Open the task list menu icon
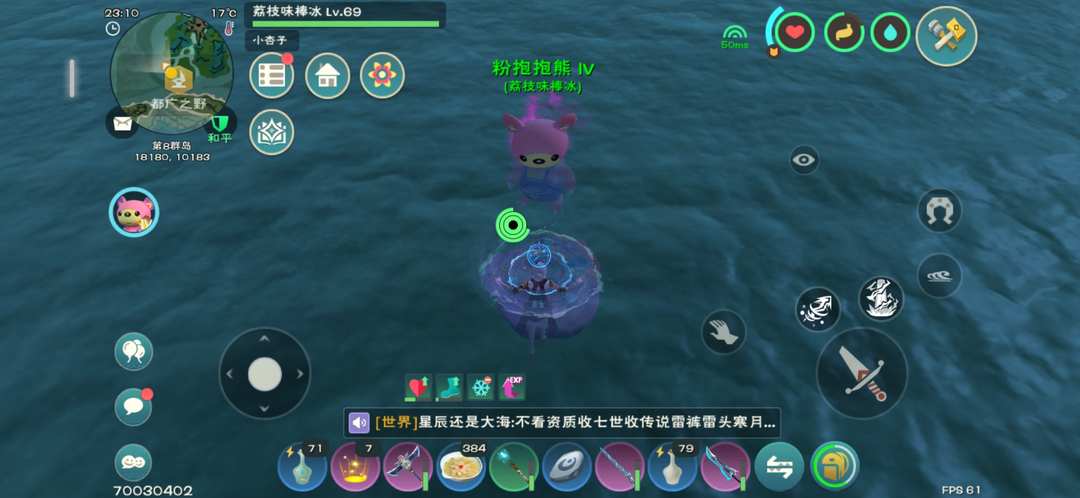This screenshot has width=1080, height=498. [271, 76]
